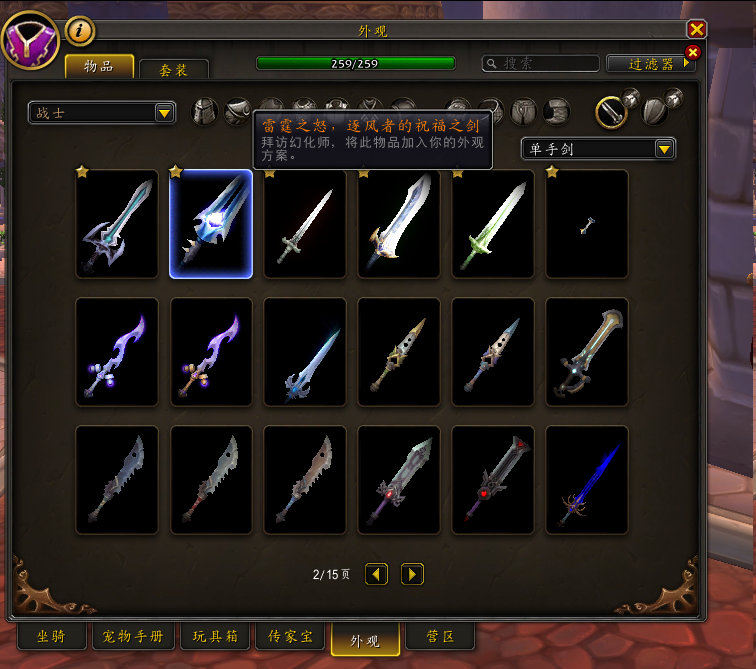Click the round info button
Screen dimensions: 756x669
click(80, 31)
